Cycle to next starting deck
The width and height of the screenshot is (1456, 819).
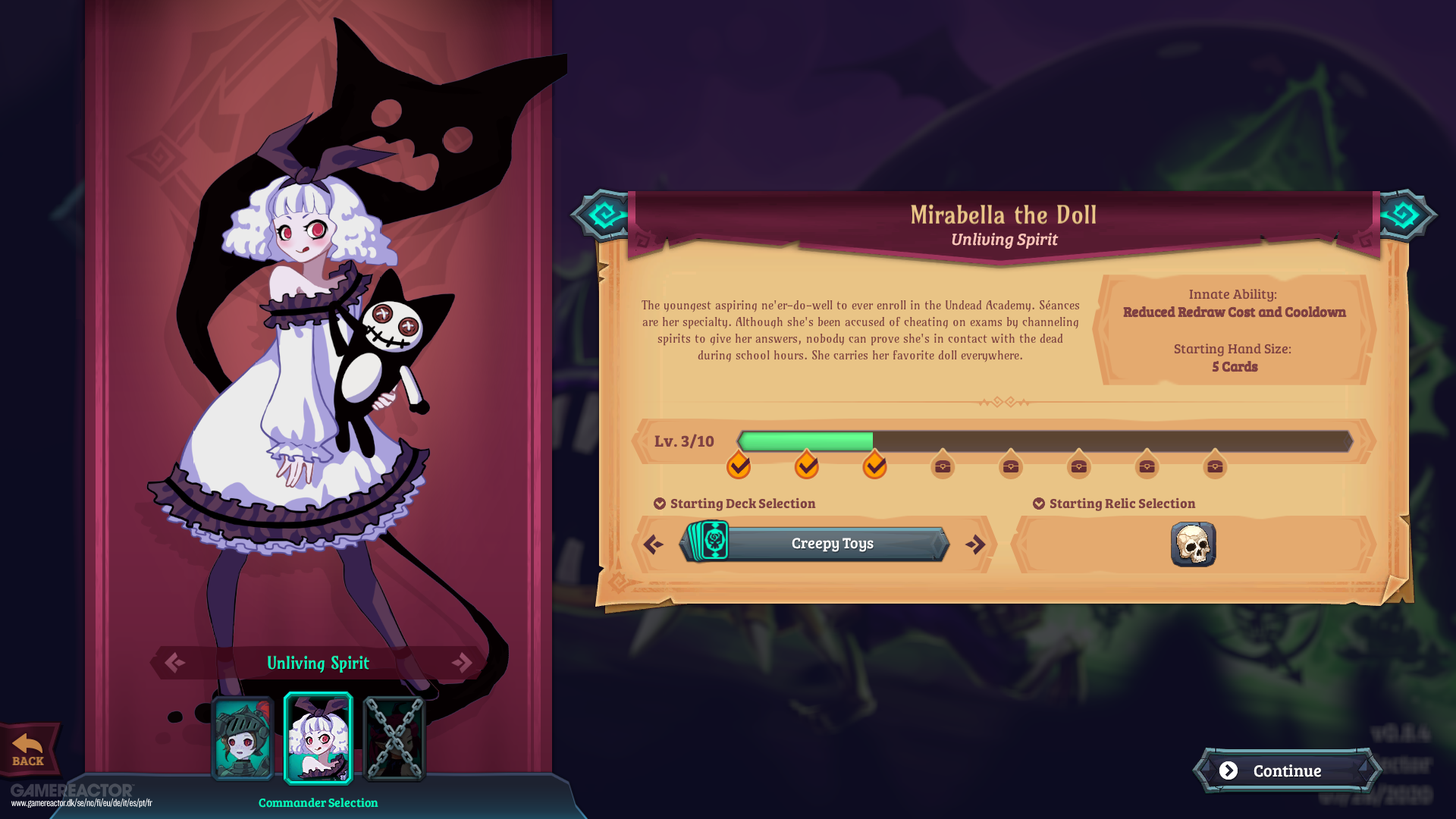(x=975, y=544)
